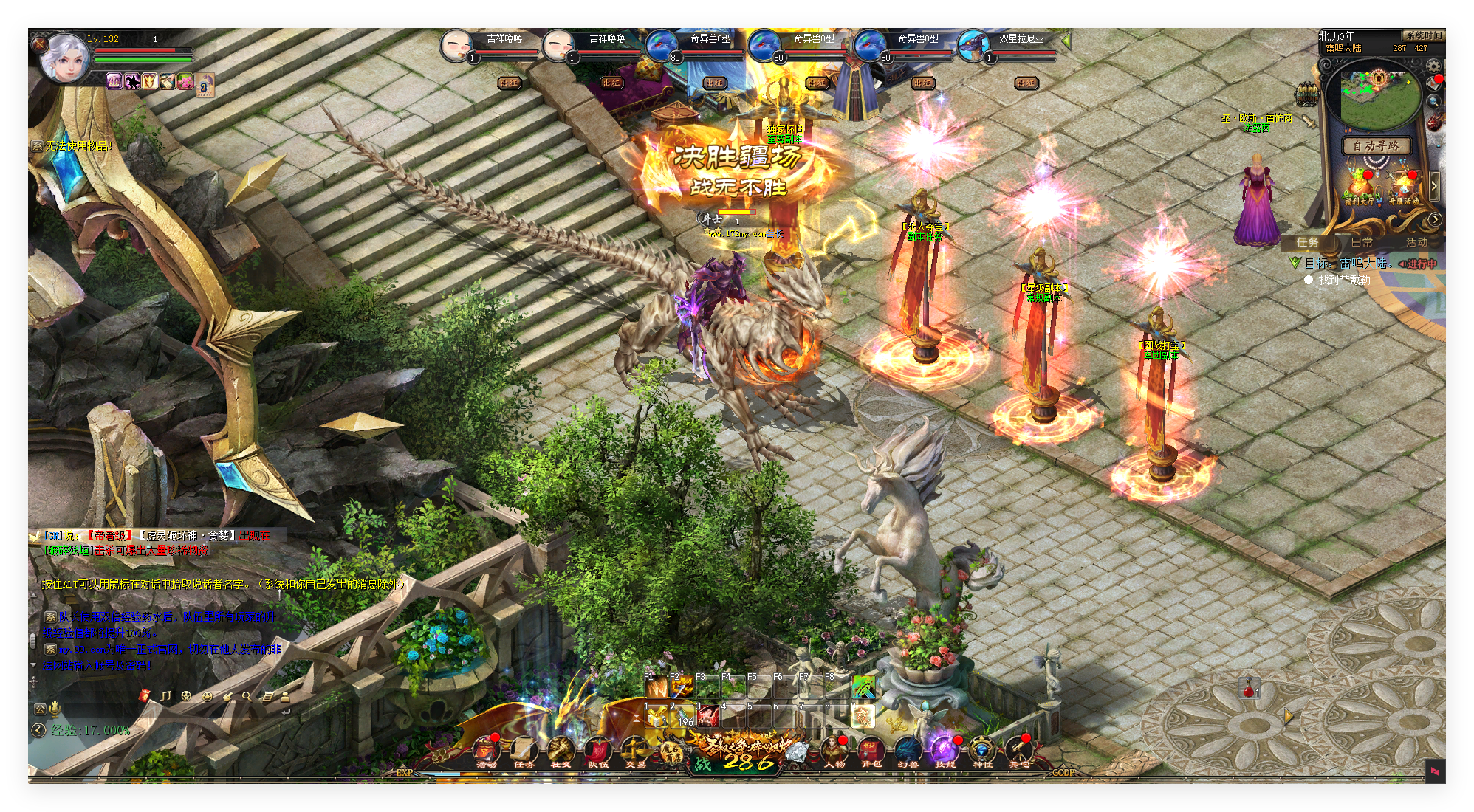Open the 技能 skills menu
This screenshot has height=812, width=1474.
945,751
